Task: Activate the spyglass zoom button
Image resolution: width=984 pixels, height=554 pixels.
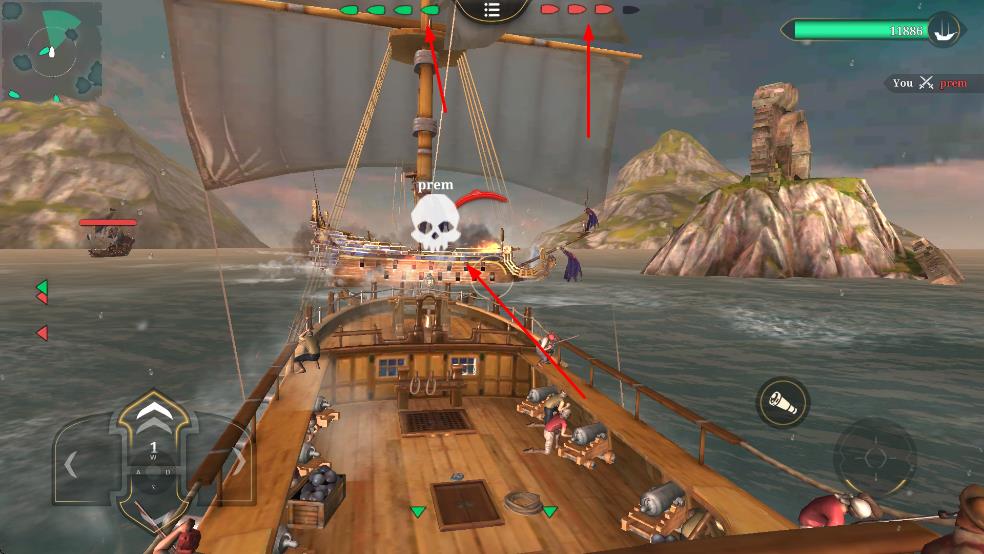Action: click(782, 403)
